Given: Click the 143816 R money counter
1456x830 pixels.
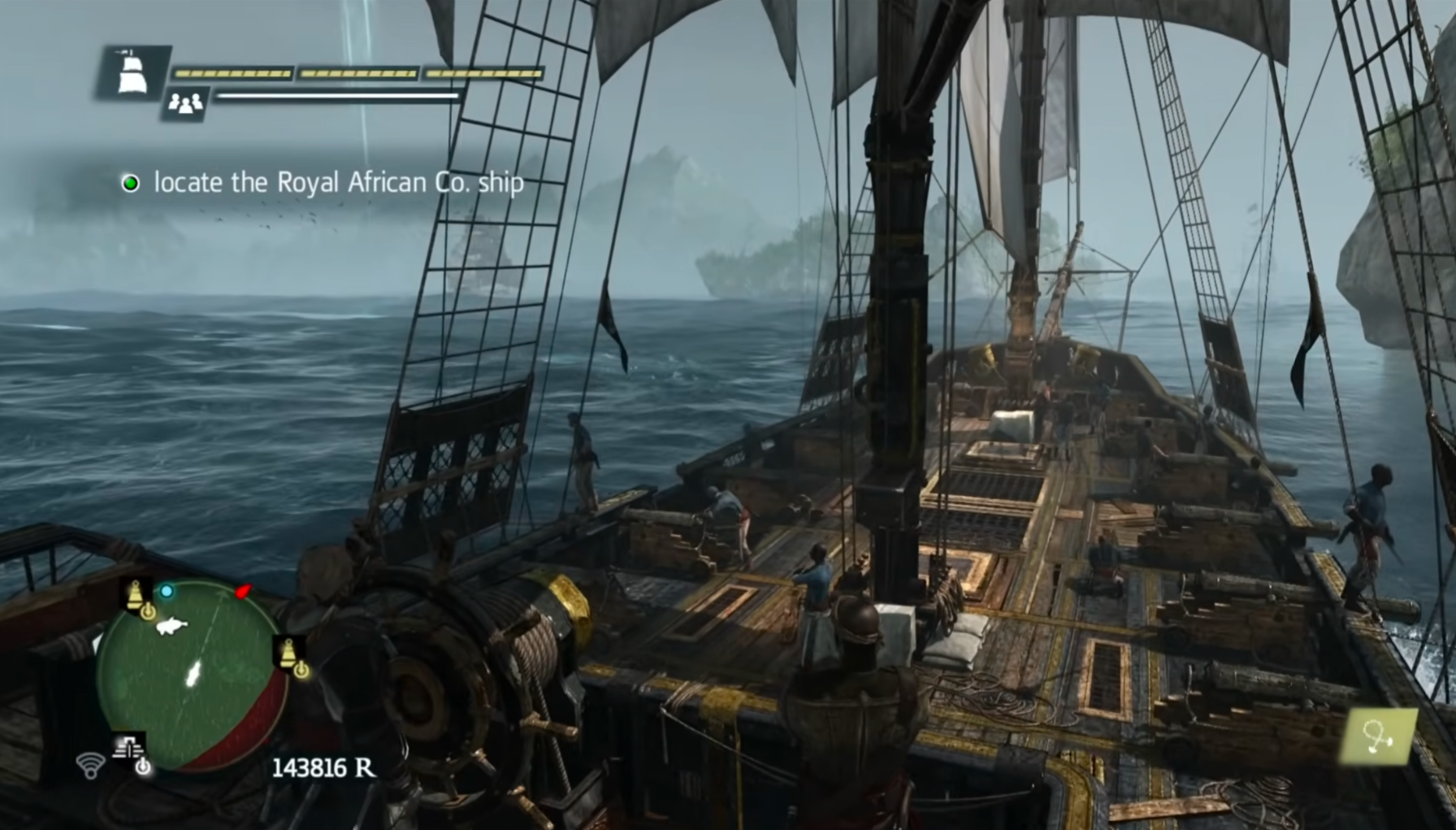Looking at the screenshot, I should [x=323, y=767].
